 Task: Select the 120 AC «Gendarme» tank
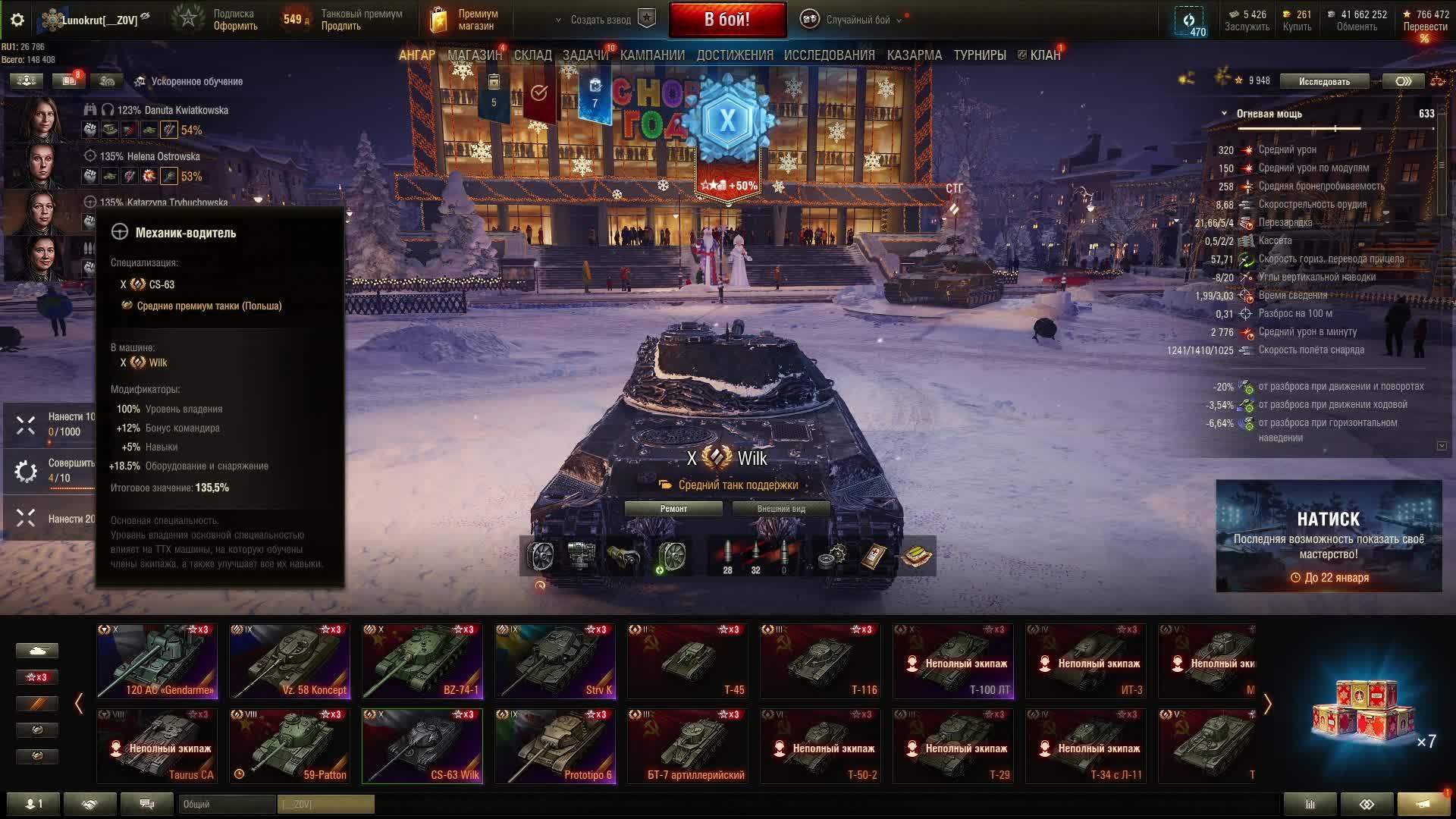point(157,661)
